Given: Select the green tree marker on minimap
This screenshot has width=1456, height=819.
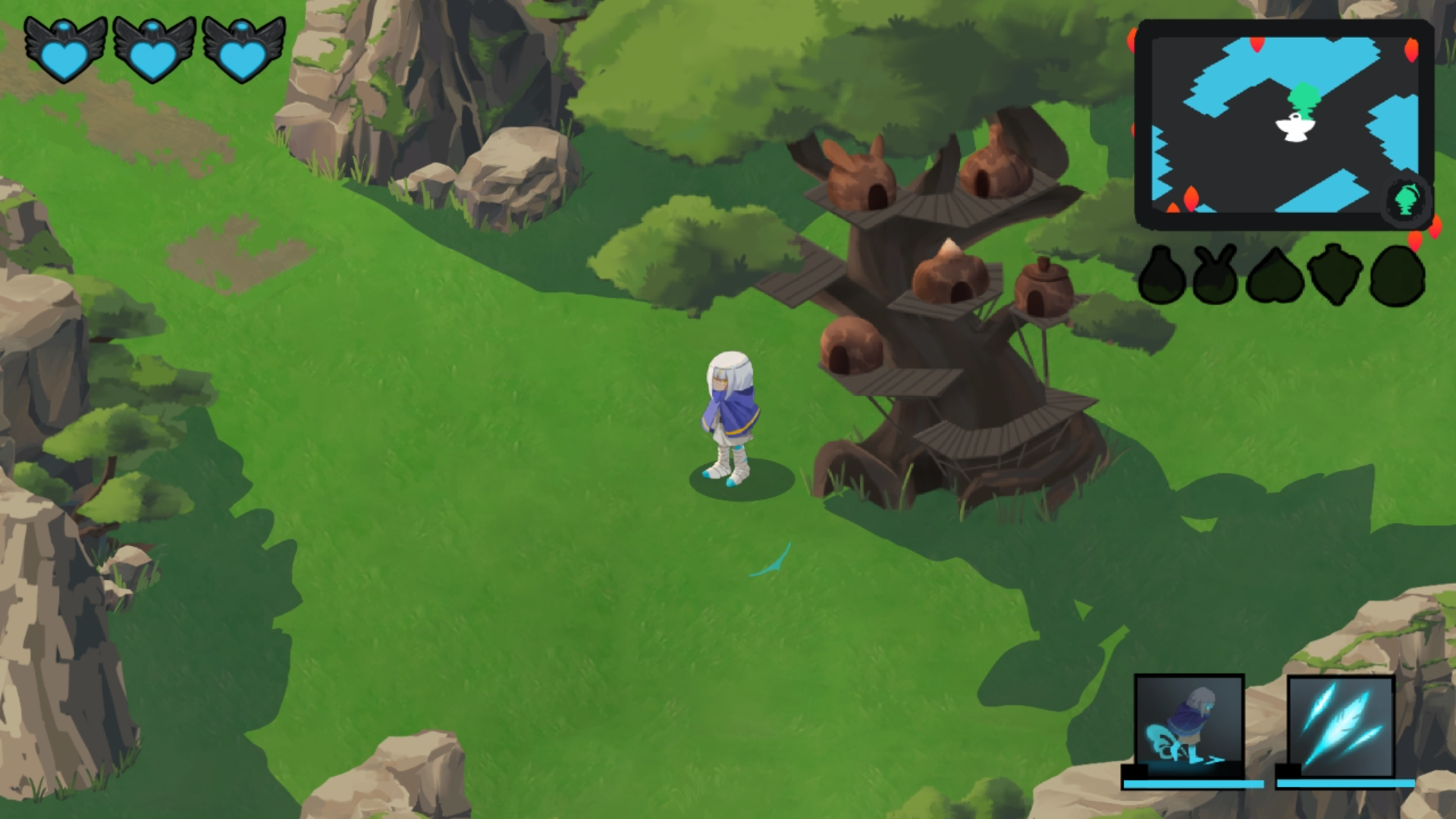Looking at the screenshot, I should click(x=1304, y=98).
